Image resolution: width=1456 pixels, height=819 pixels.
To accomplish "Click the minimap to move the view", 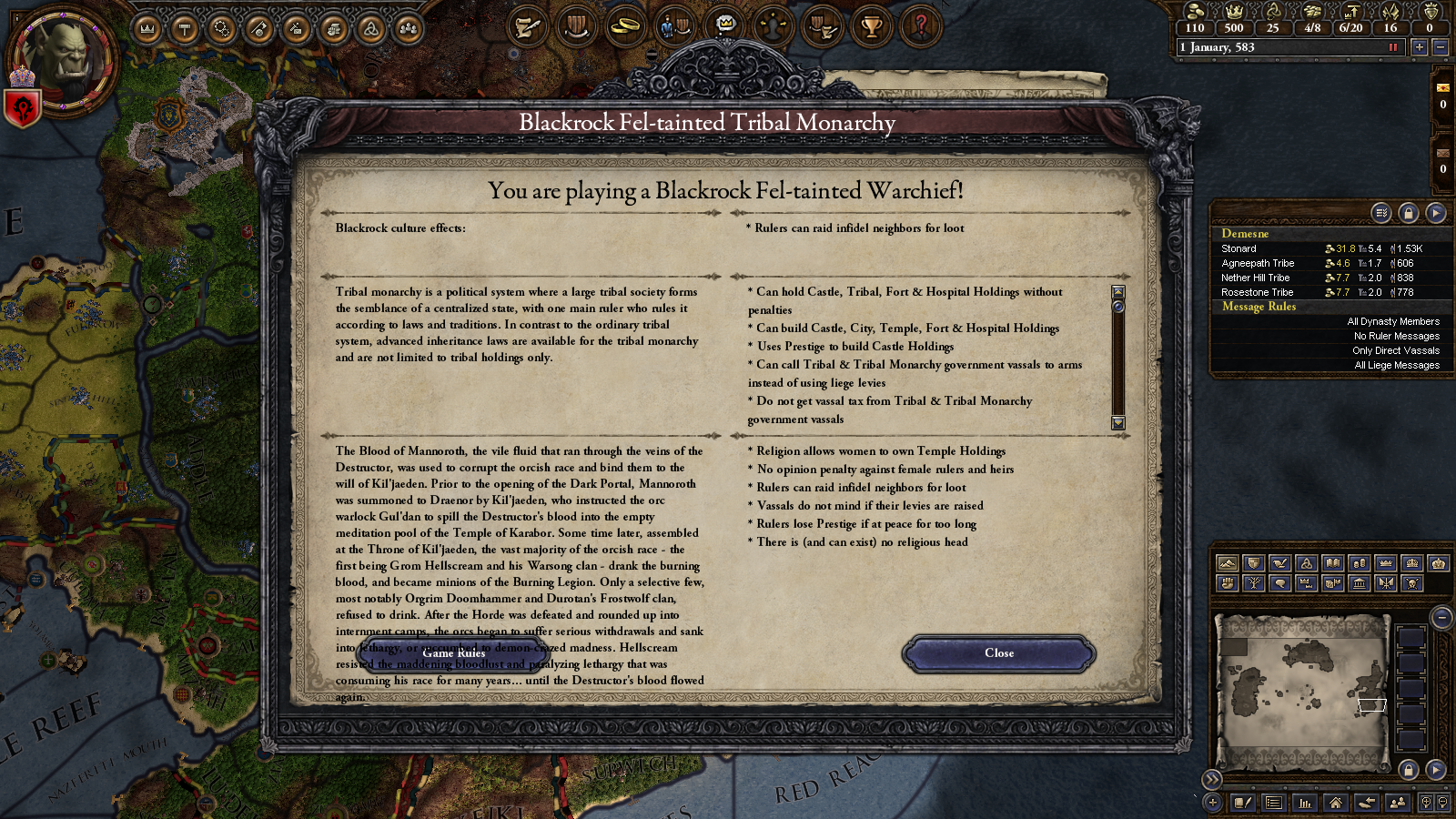I will click(x=1301, y=692).
